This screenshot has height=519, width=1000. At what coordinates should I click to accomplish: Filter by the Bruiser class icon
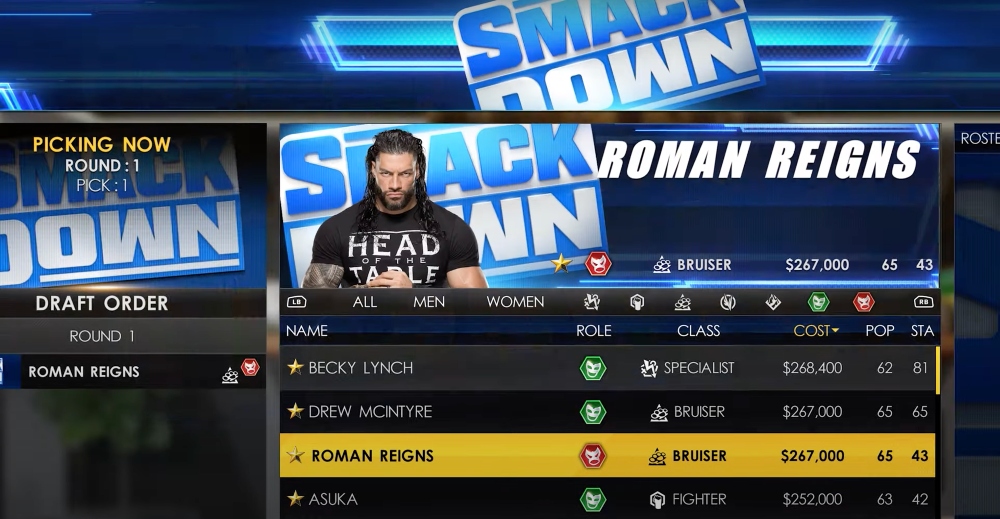tap(682, 301)
